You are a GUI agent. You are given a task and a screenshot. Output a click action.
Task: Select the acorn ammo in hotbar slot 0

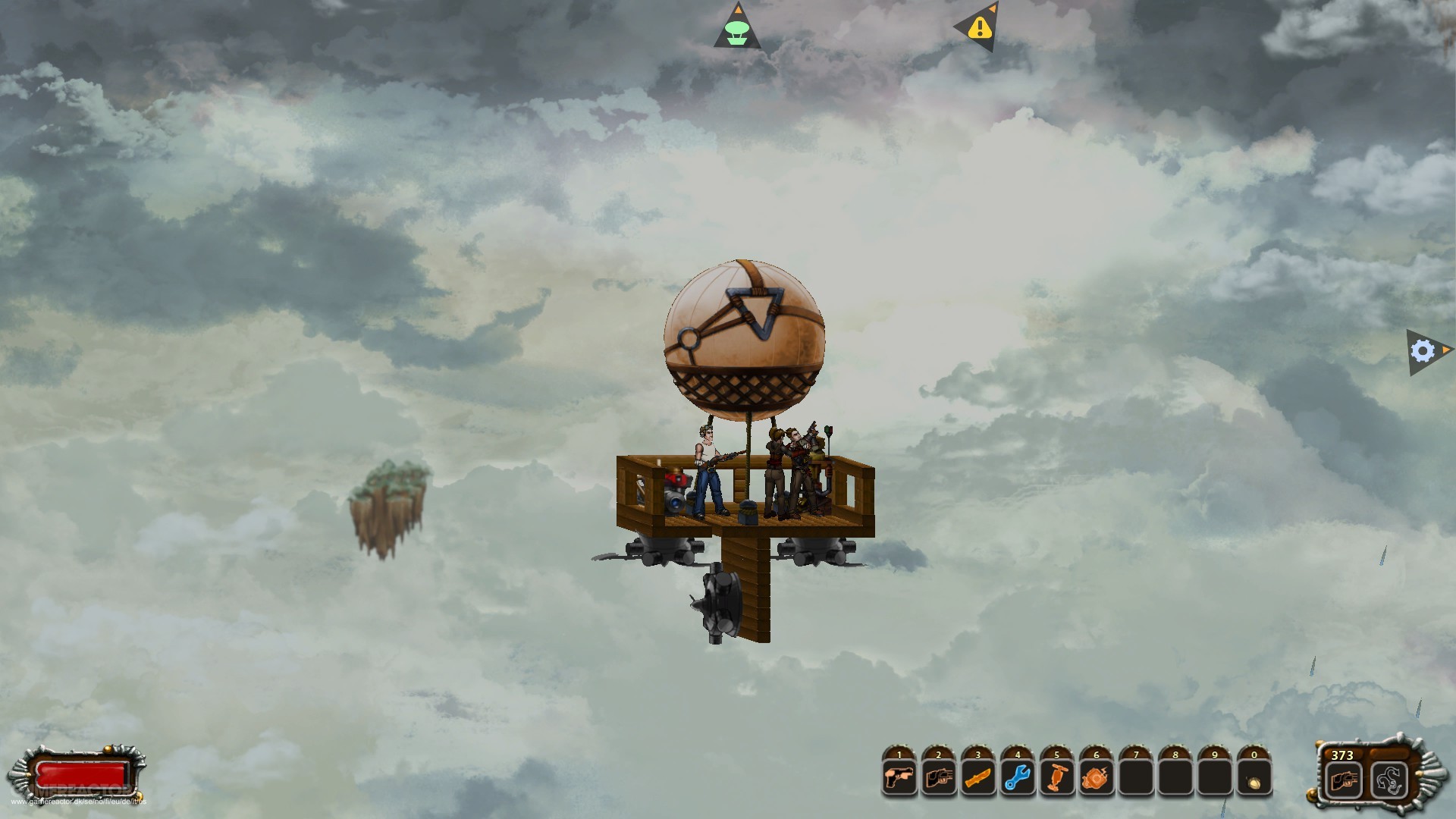pos(1254,778)
